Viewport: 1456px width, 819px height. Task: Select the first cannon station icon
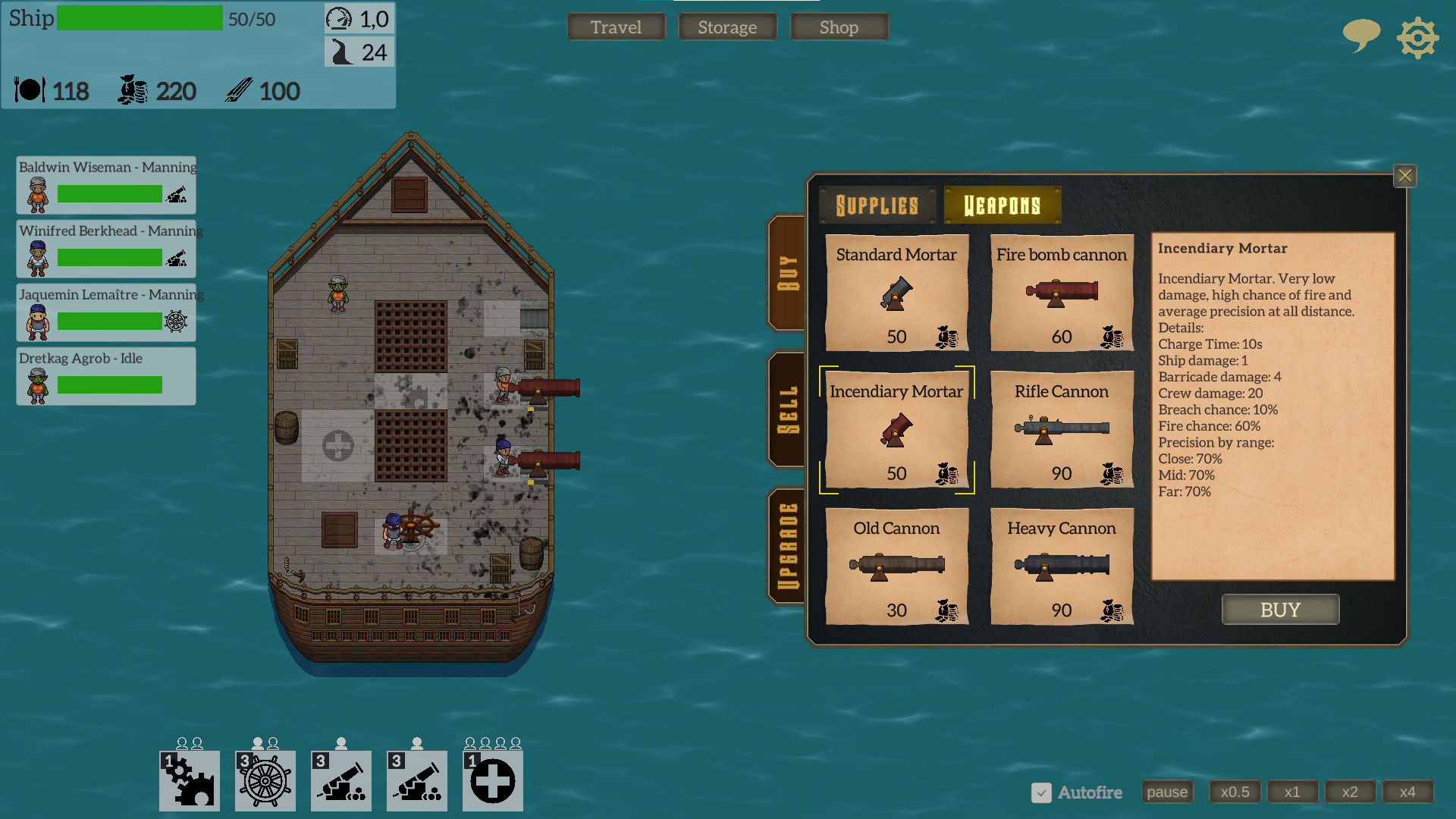point(340,780)
